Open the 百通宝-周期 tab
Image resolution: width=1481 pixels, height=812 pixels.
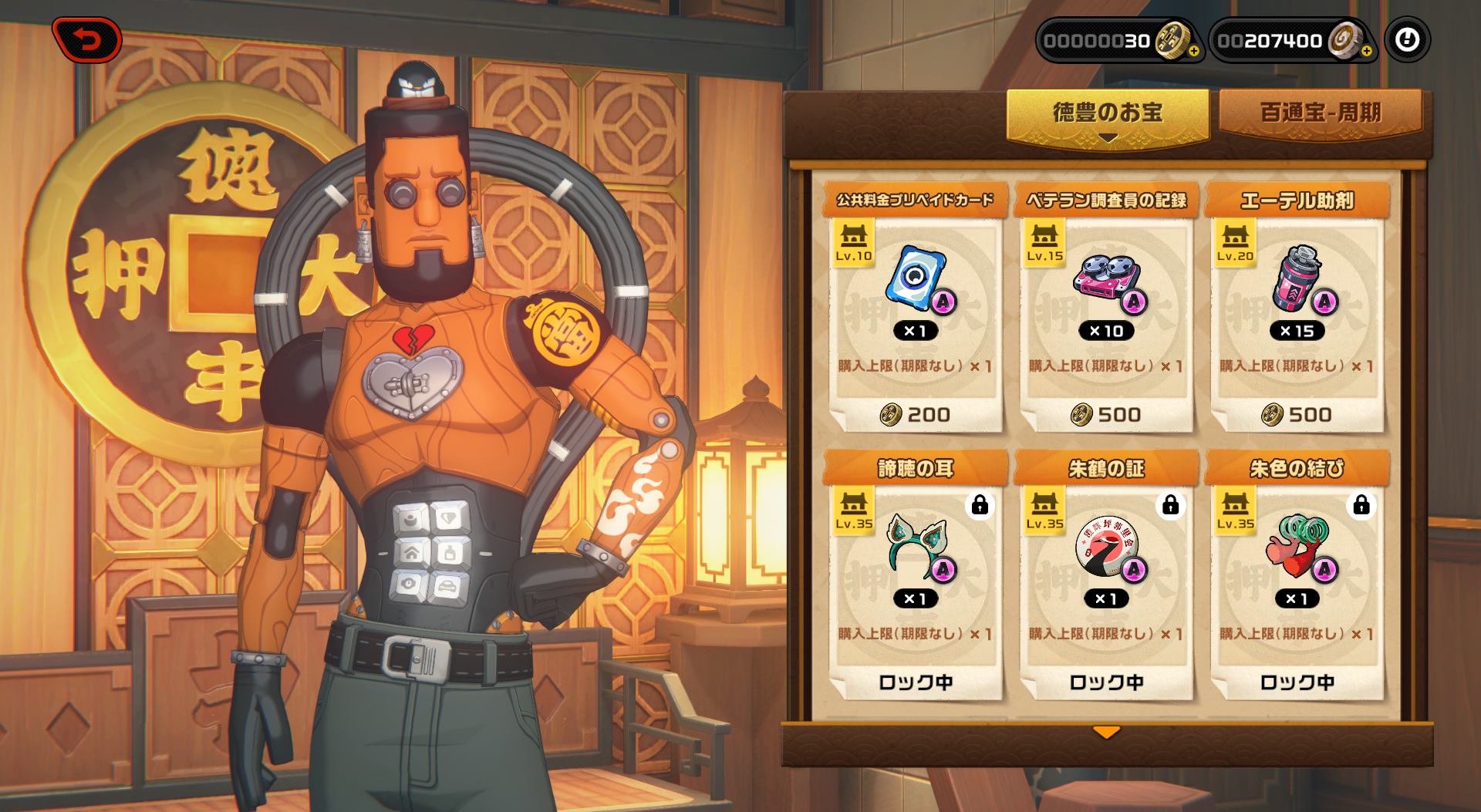(1320, 113)
